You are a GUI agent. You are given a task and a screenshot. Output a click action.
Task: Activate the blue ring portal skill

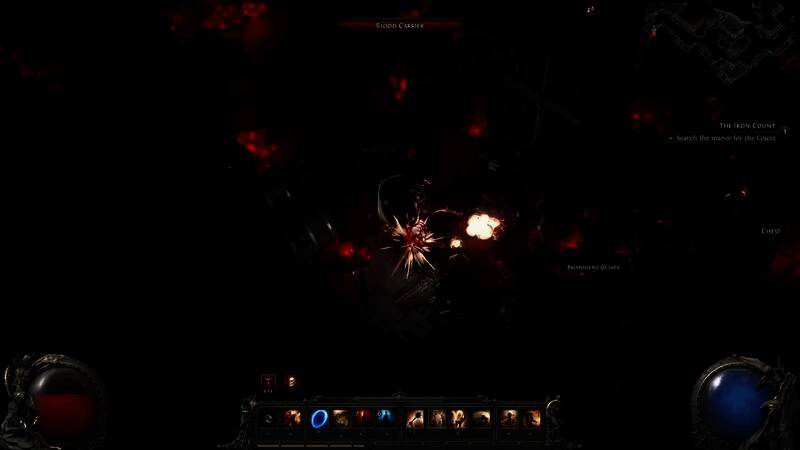(319, 419)
